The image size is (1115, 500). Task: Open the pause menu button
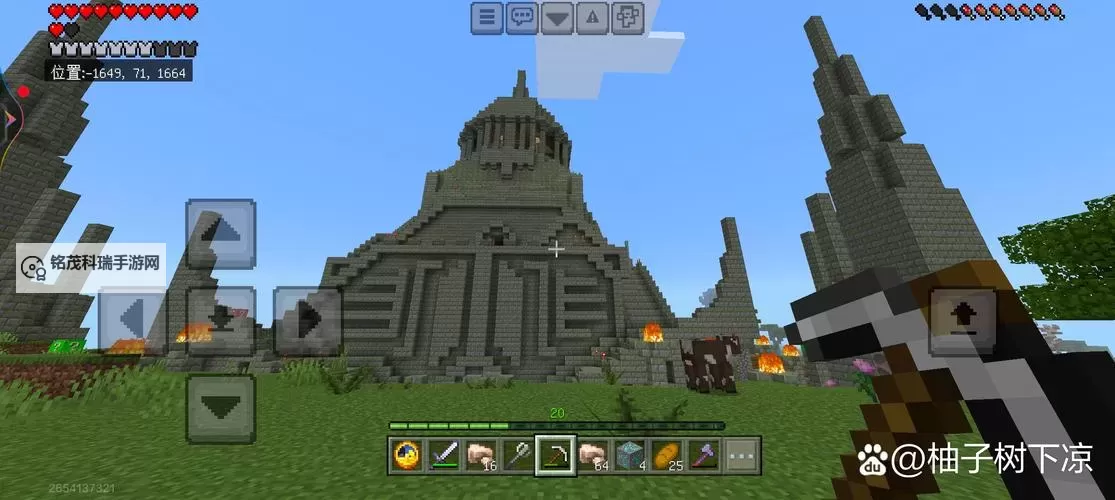tap(487, 17)
